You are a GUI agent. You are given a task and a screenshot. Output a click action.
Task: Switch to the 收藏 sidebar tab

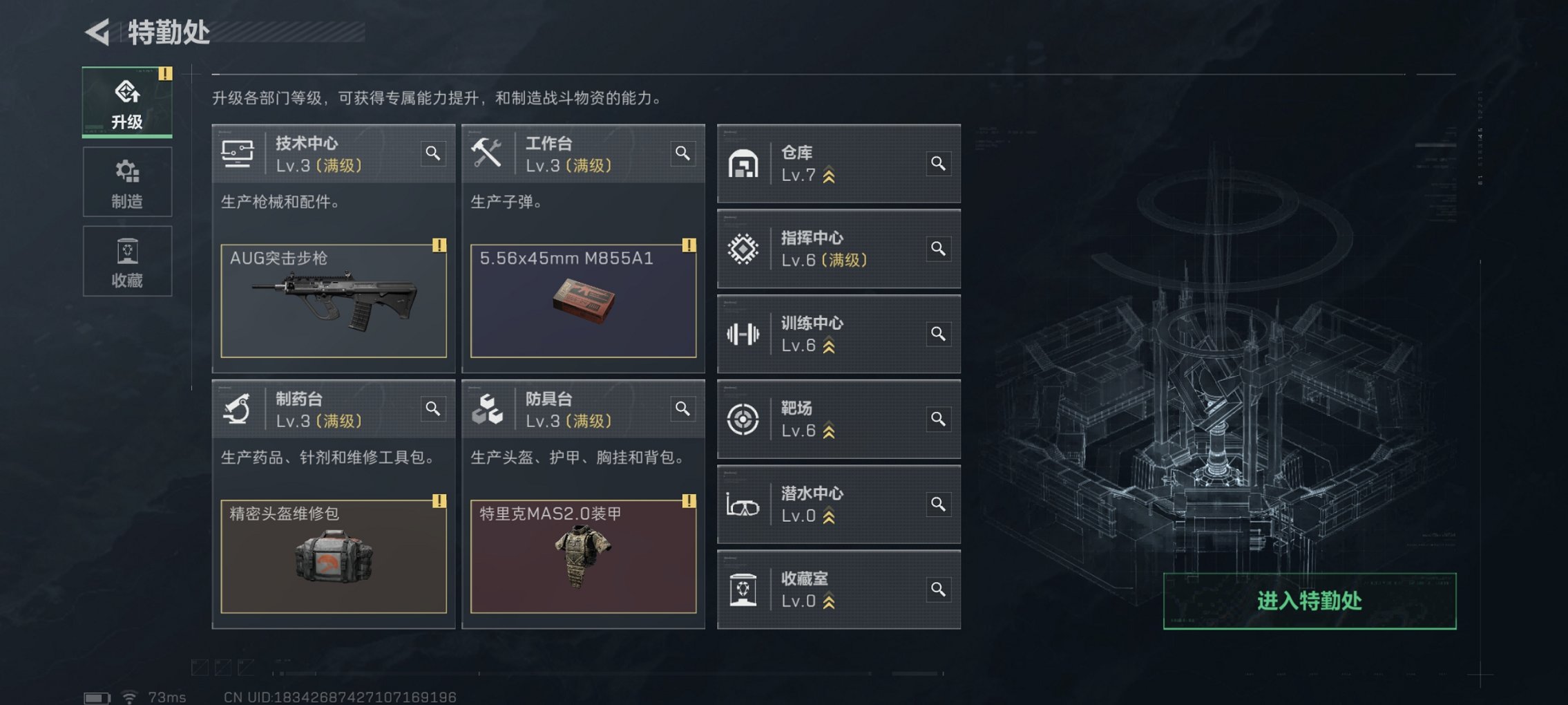[126, 261]
